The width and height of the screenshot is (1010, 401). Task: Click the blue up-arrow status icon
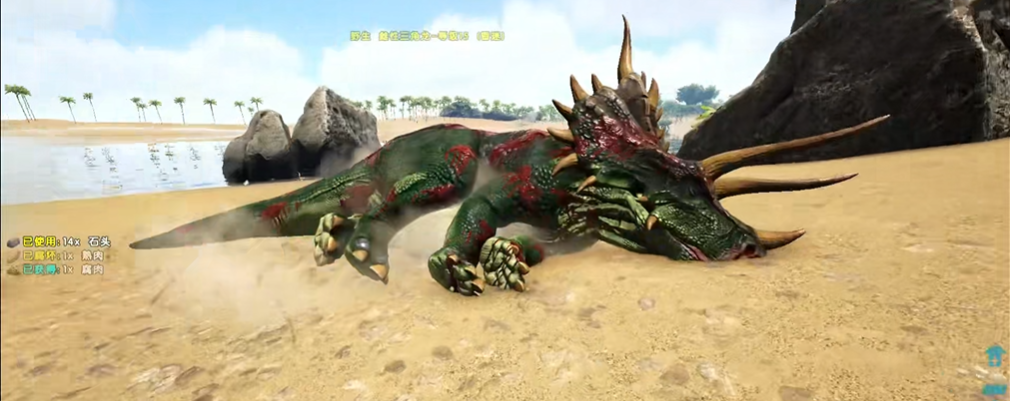coord(994,356)
